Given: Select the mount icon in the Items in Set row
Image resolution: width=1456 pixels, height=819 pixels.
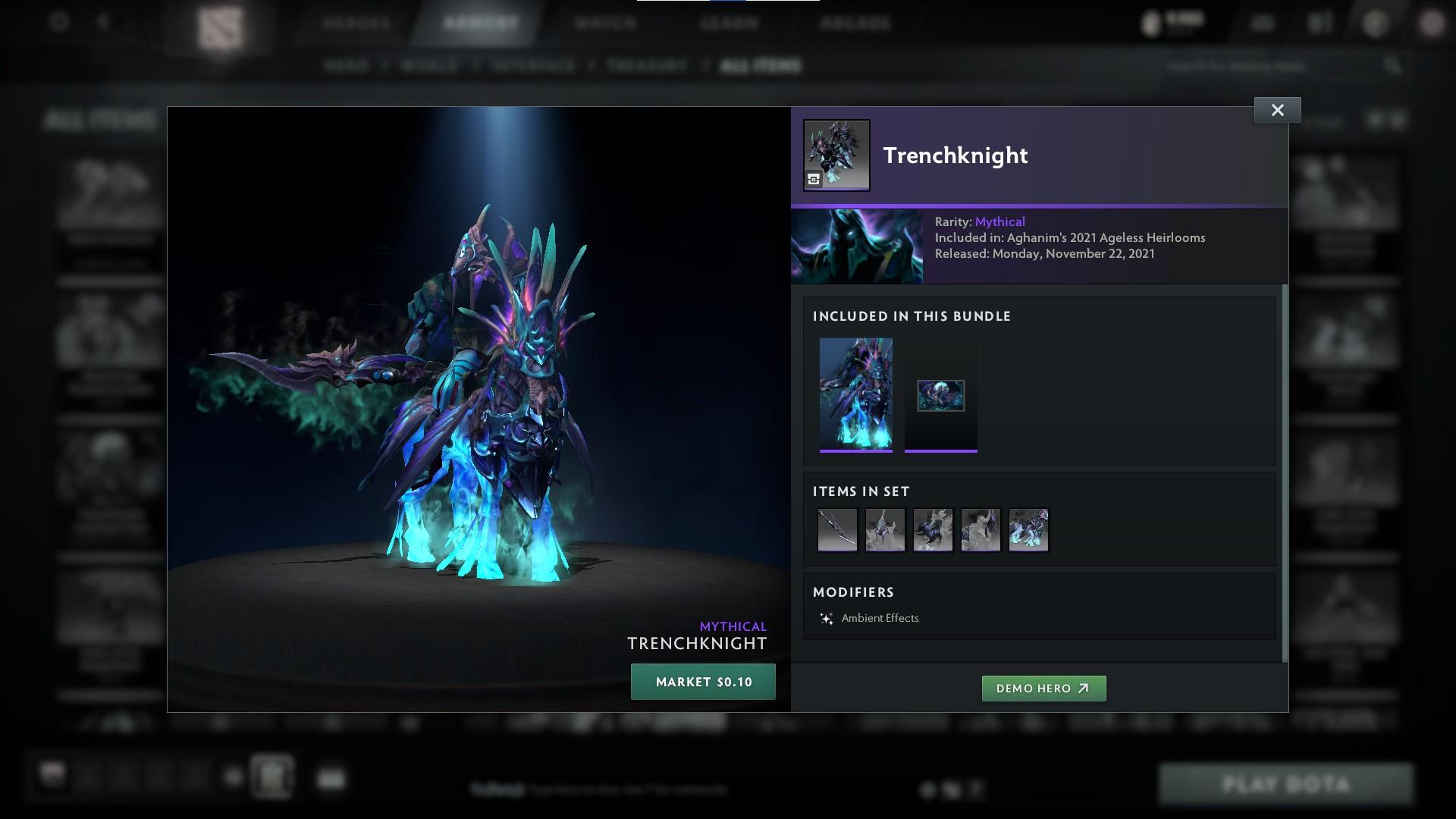Looking at the screenshot, I should click(933, 530).
